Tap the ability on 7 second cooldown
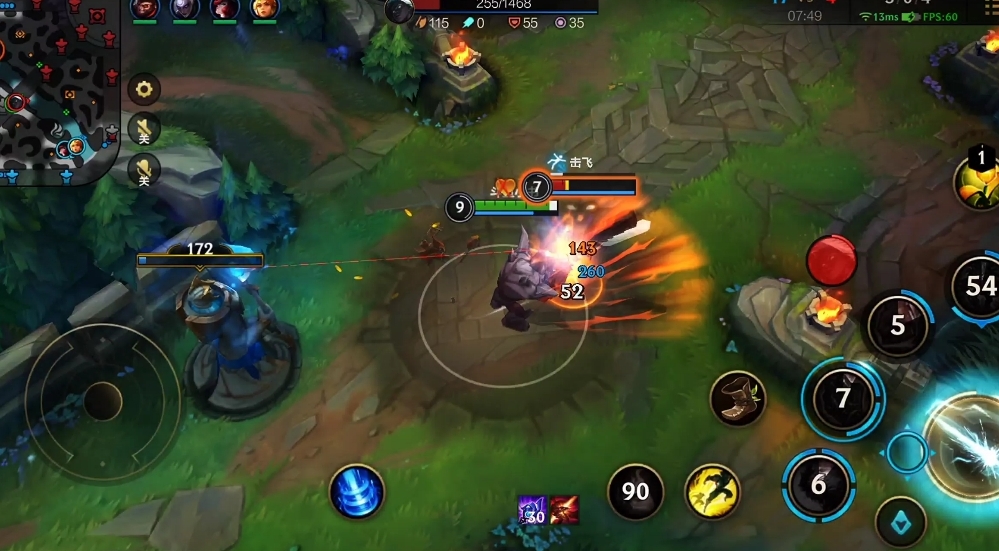This screenshot has height=551, width=999. click(x=843, y=398)
